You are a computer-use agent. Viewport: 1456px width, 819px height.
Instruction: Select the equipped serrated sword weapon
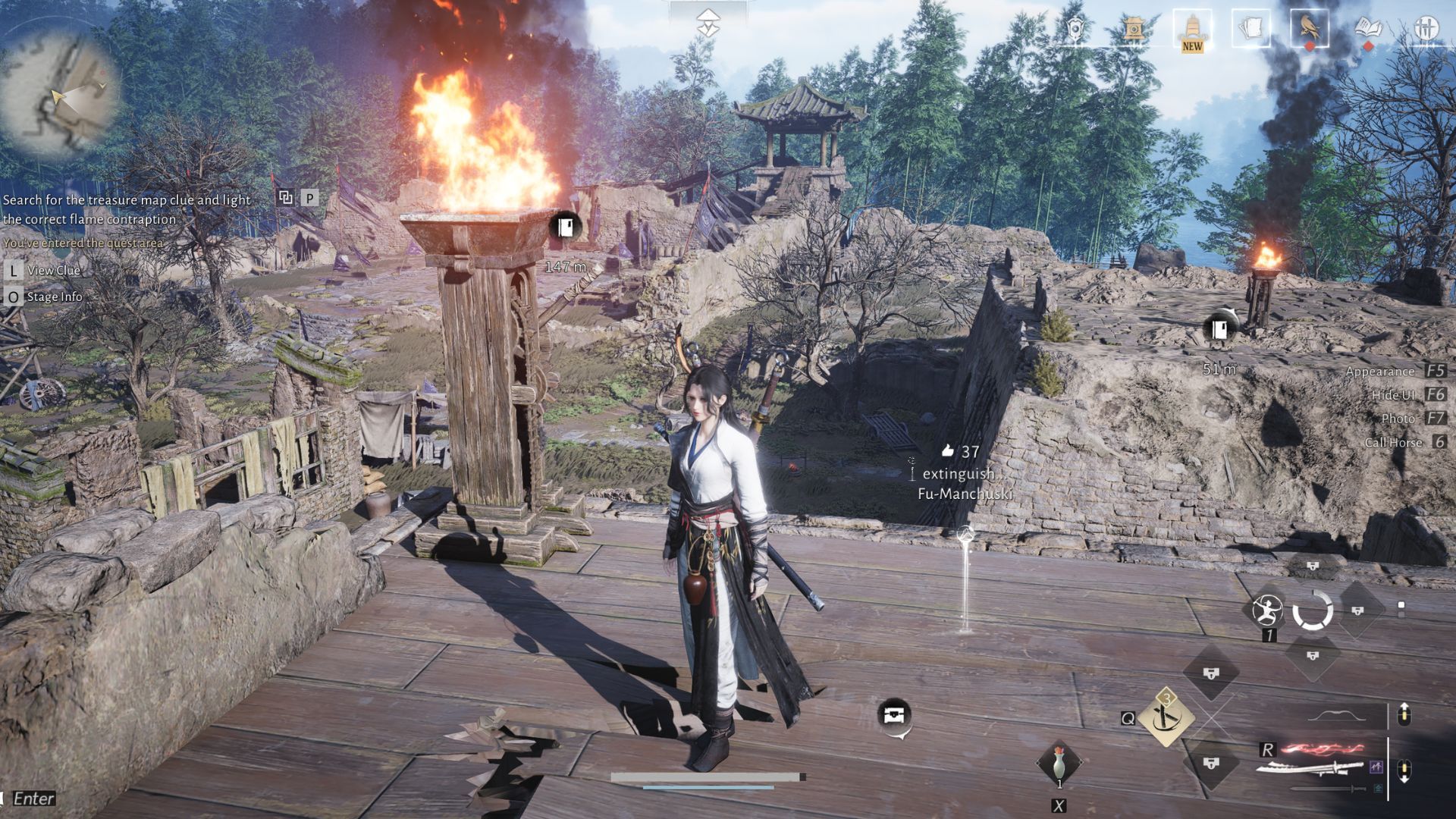point(1309,767)
